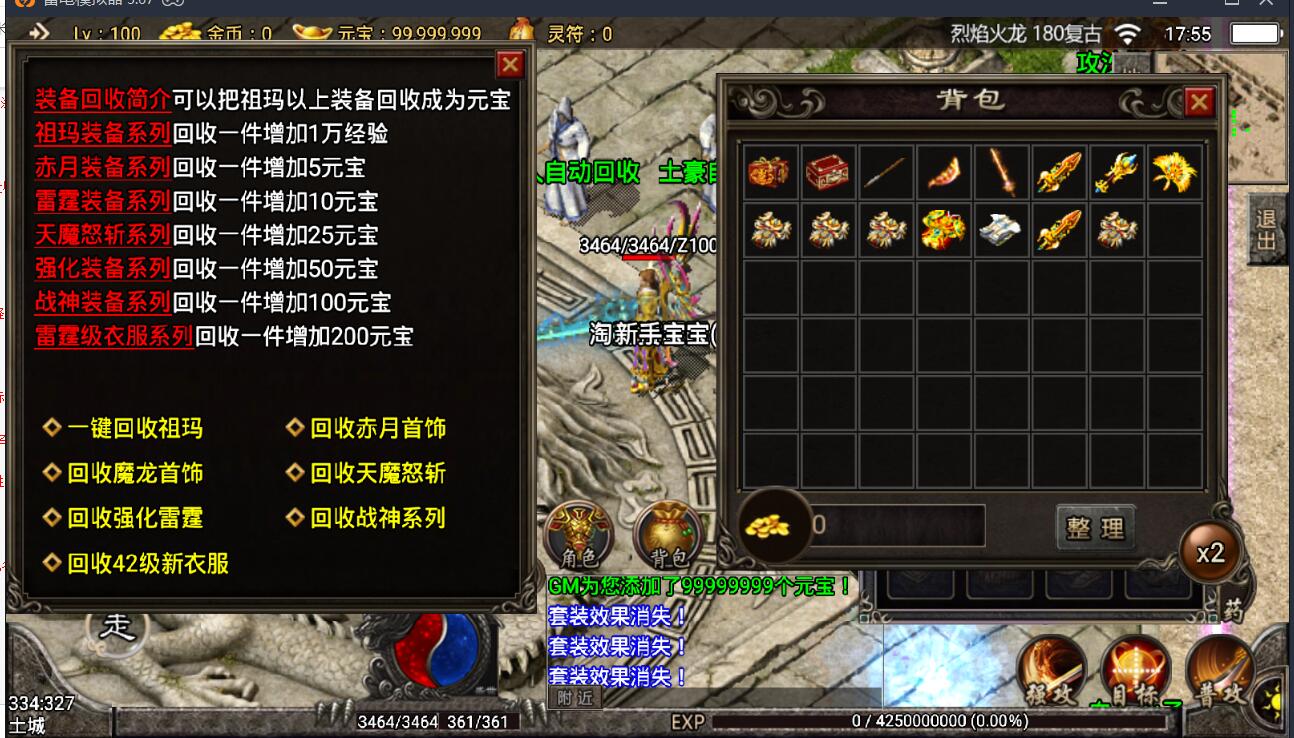Select 回收魔龙首饰 option
The height and width of the screenshot is (738, 1294).
click(x=134, y=473)
